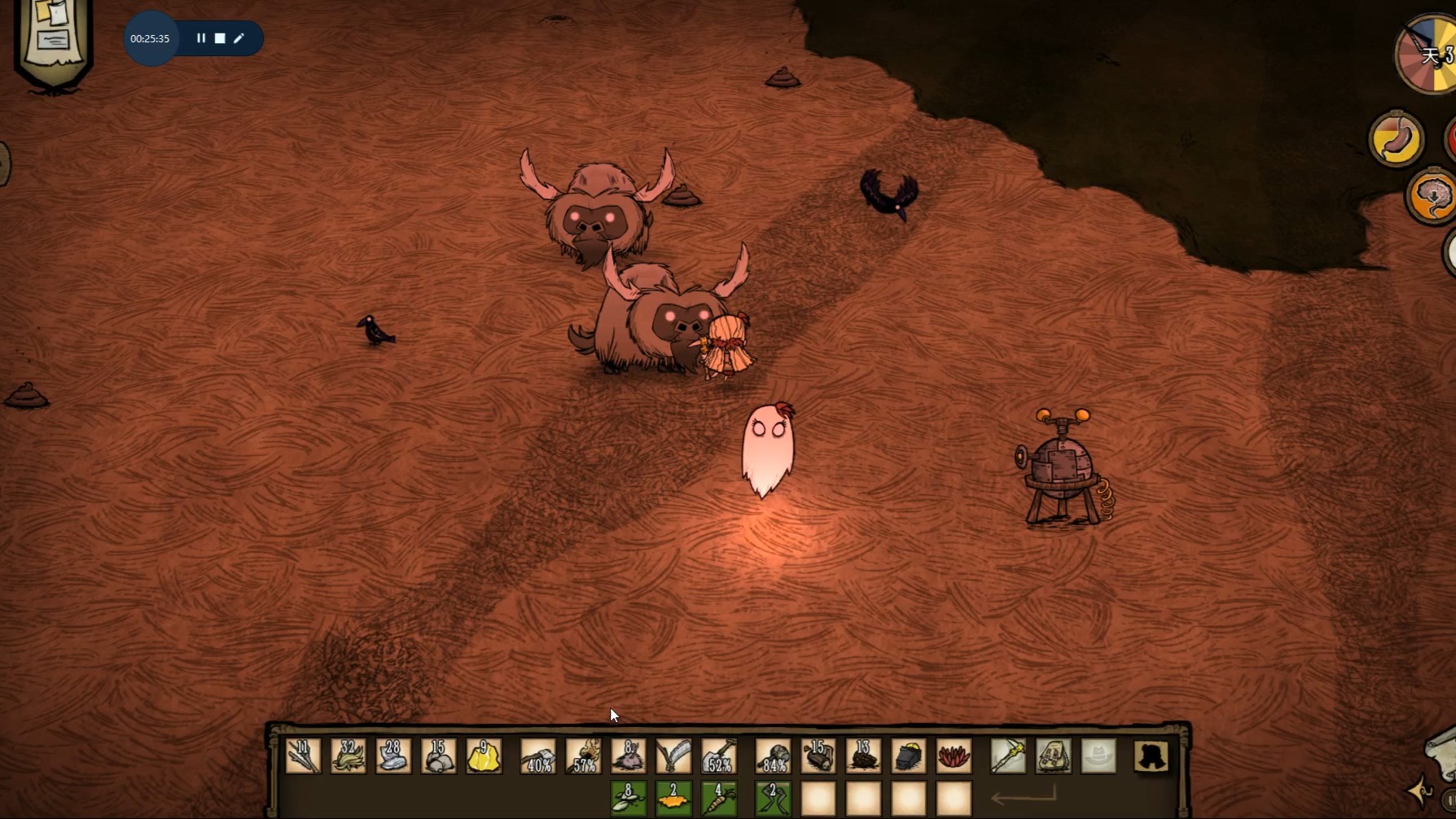Grab the gold nugget stack

(x=484, y=756)
